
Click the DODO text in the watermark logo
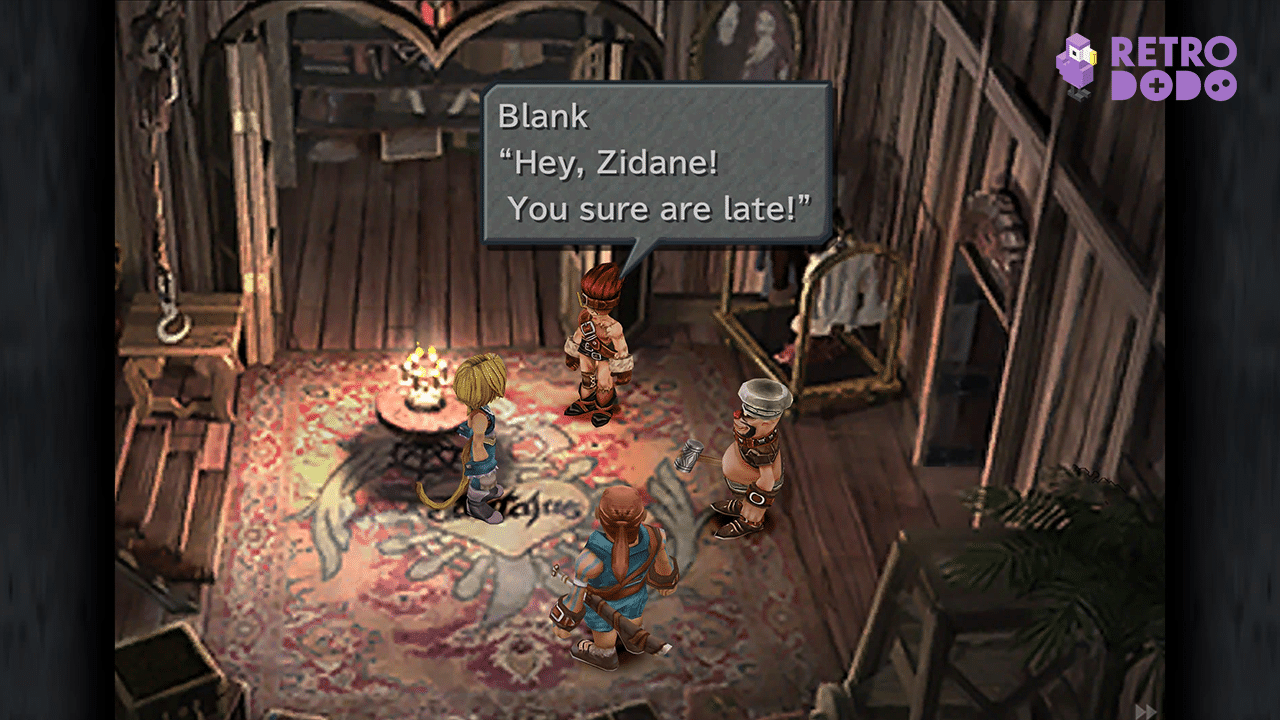(1173, 84)
